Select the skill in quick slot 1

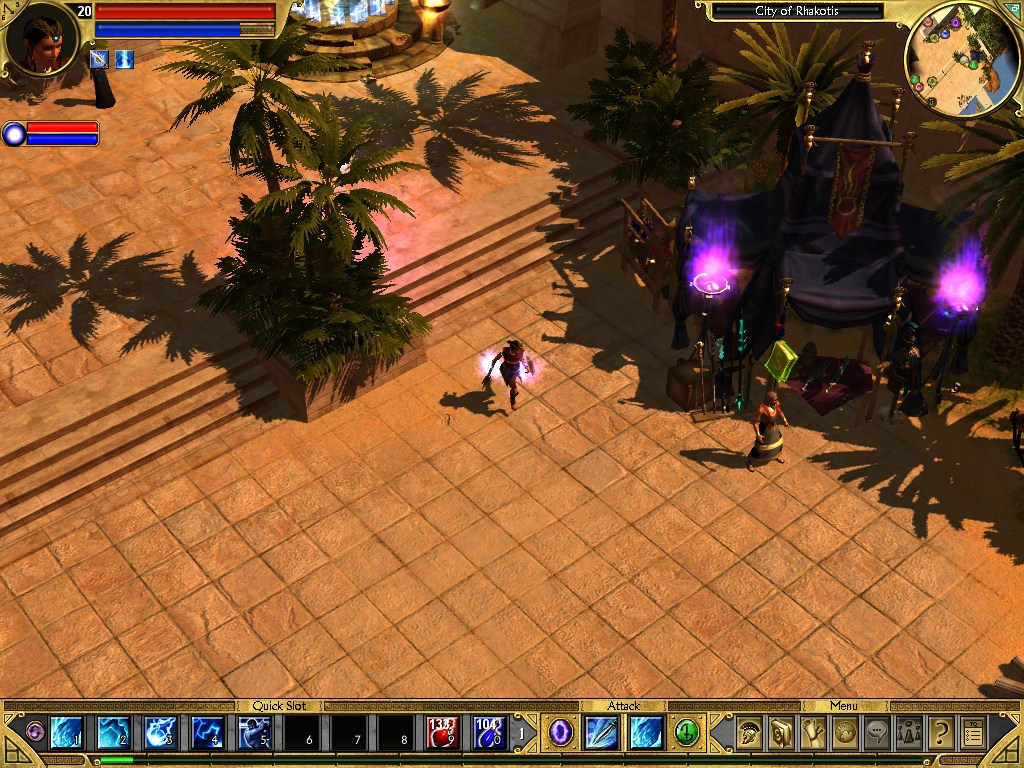pyautogui.click(x=66, y=733)
